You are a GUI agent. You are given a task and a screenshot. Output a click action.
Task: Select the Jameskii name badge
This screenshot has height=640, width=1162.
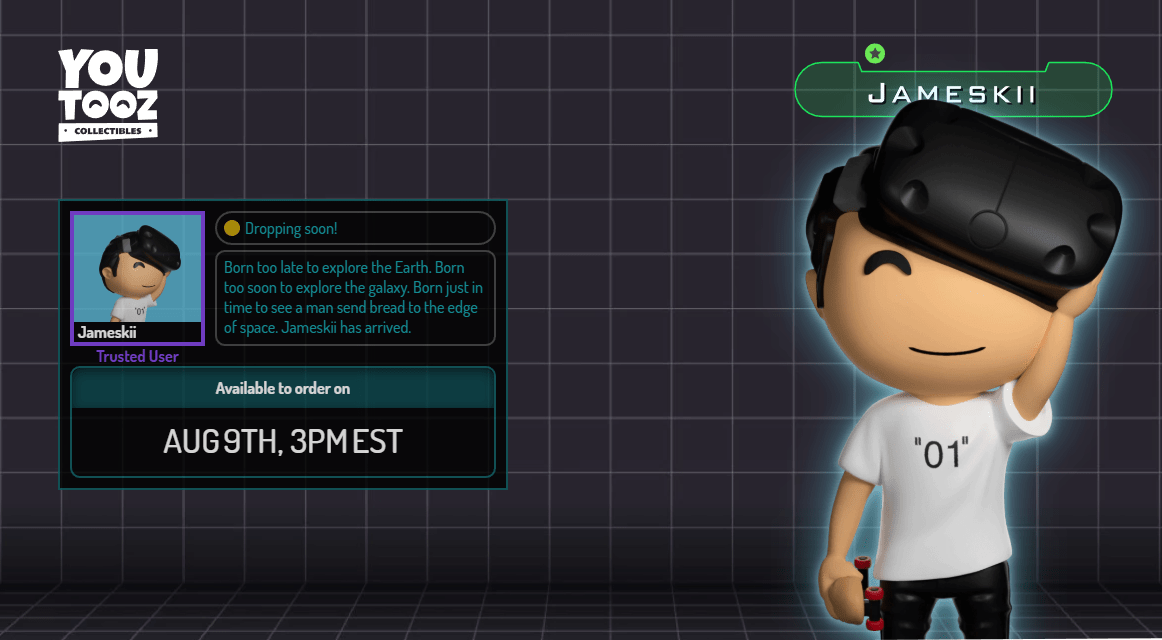click(952, 94)
